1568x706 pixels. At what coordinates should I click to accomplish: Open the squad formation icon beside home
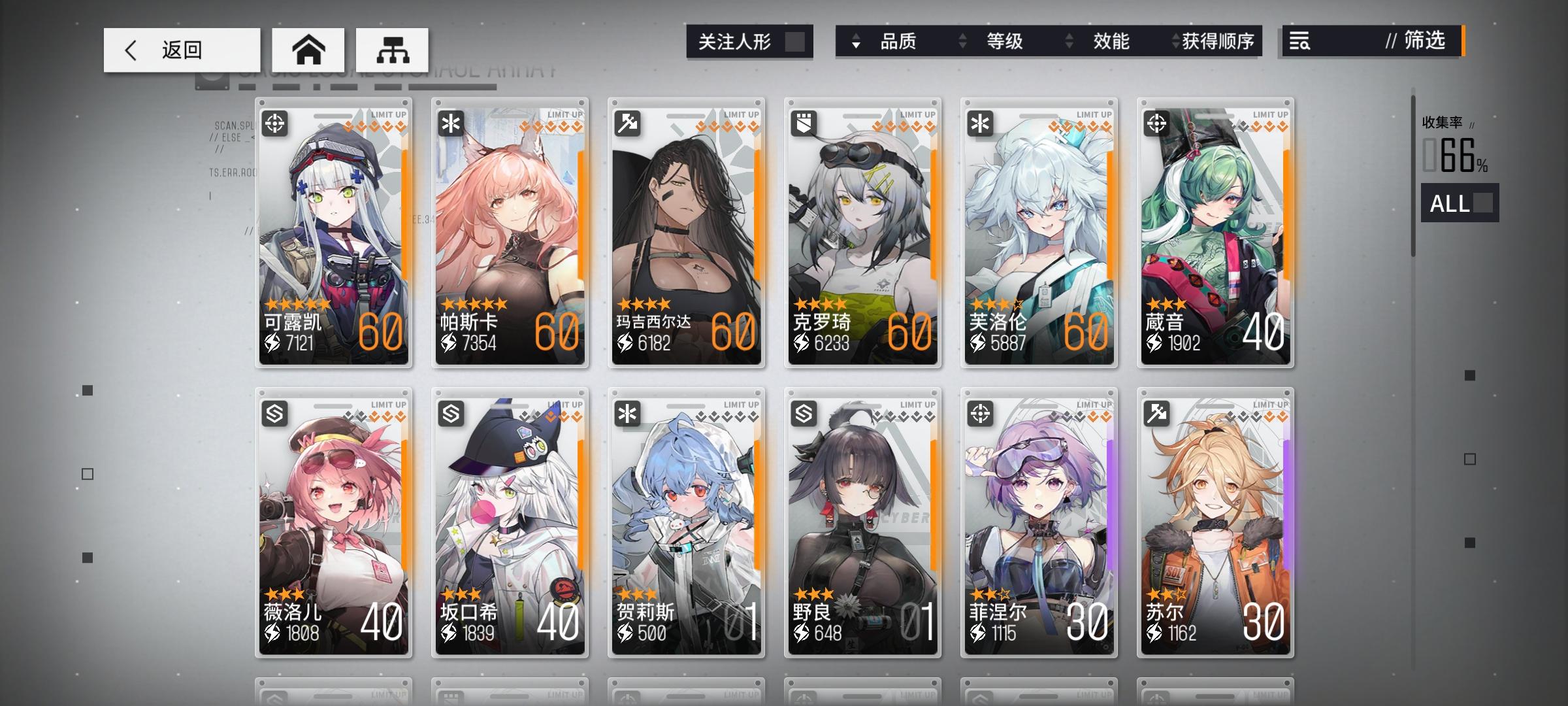tap(391, 50)
